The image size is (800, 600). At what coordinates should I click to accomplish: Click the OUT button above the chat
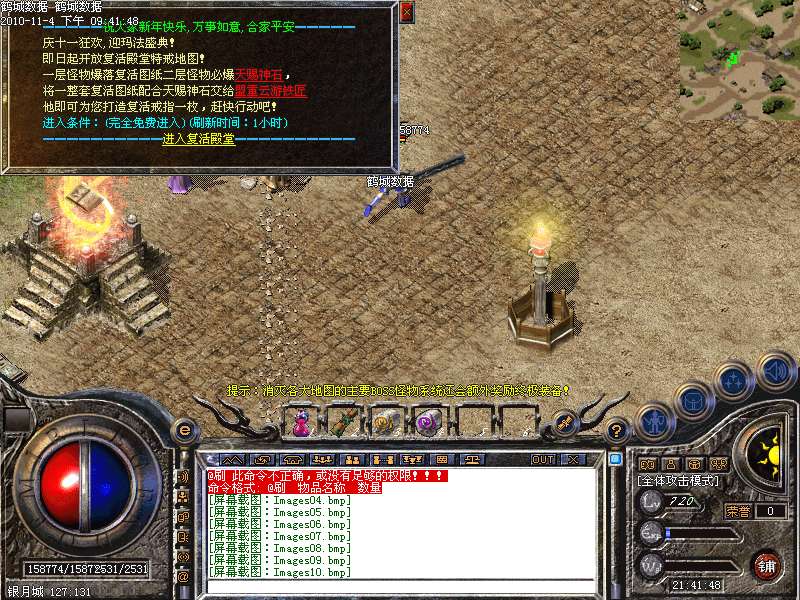point(543,459)
